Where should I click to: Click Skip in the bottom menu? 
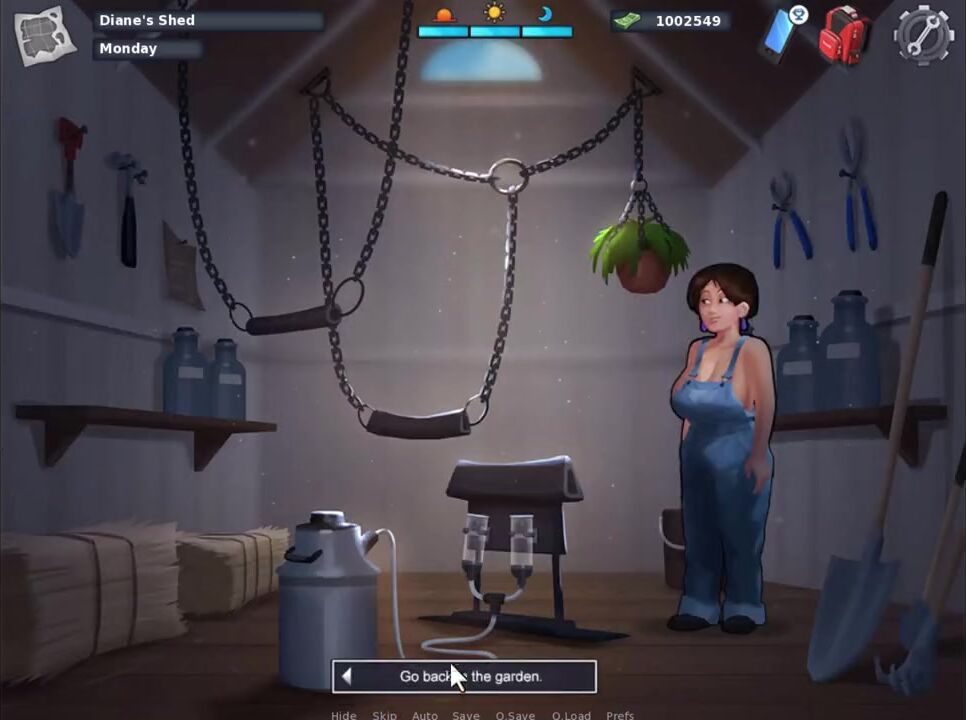[x=384, y=715]
